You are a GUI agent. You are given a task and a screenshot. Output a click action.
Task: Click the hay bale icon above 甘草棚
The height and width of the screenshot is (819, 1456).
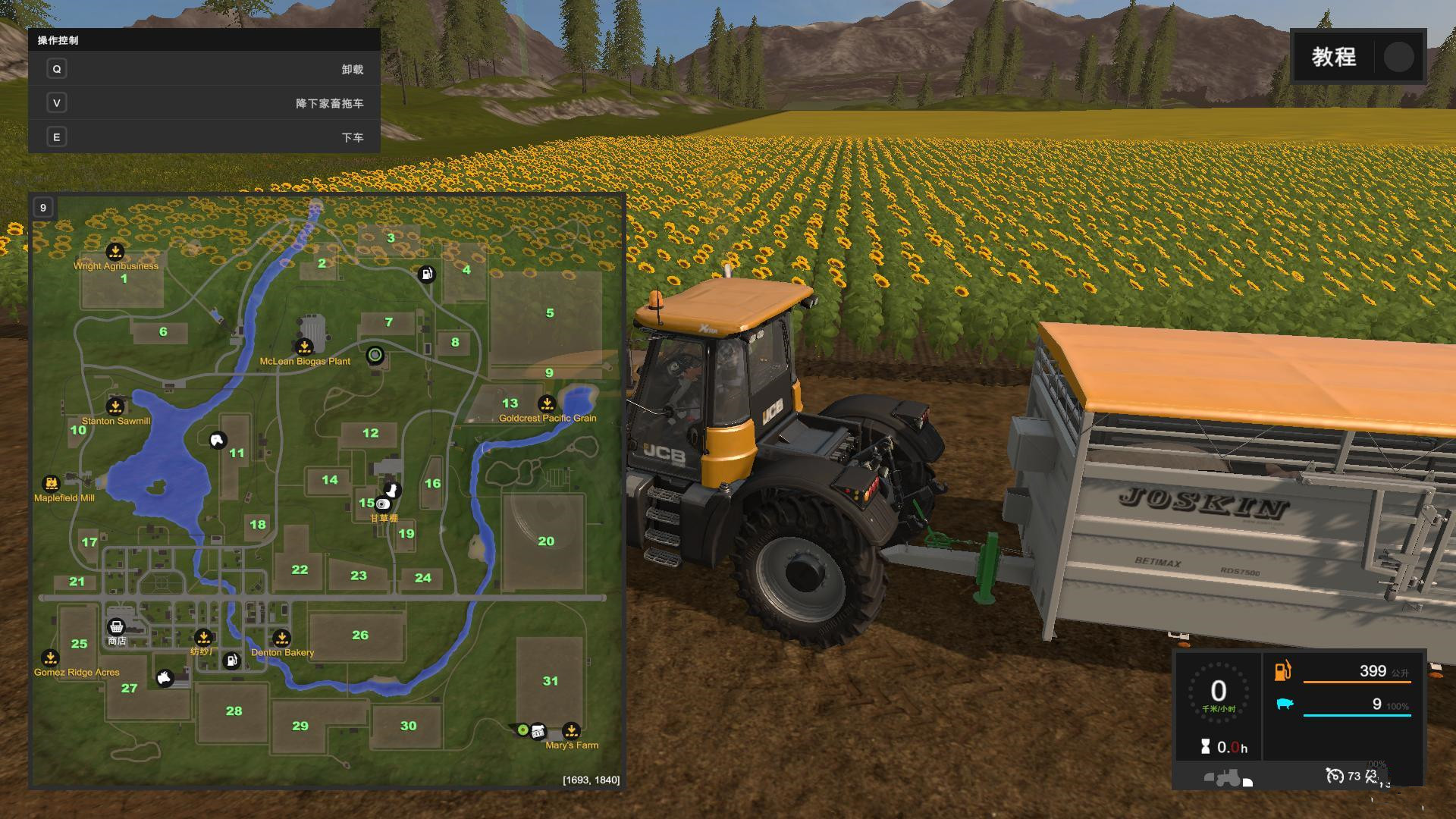point(383,504)
